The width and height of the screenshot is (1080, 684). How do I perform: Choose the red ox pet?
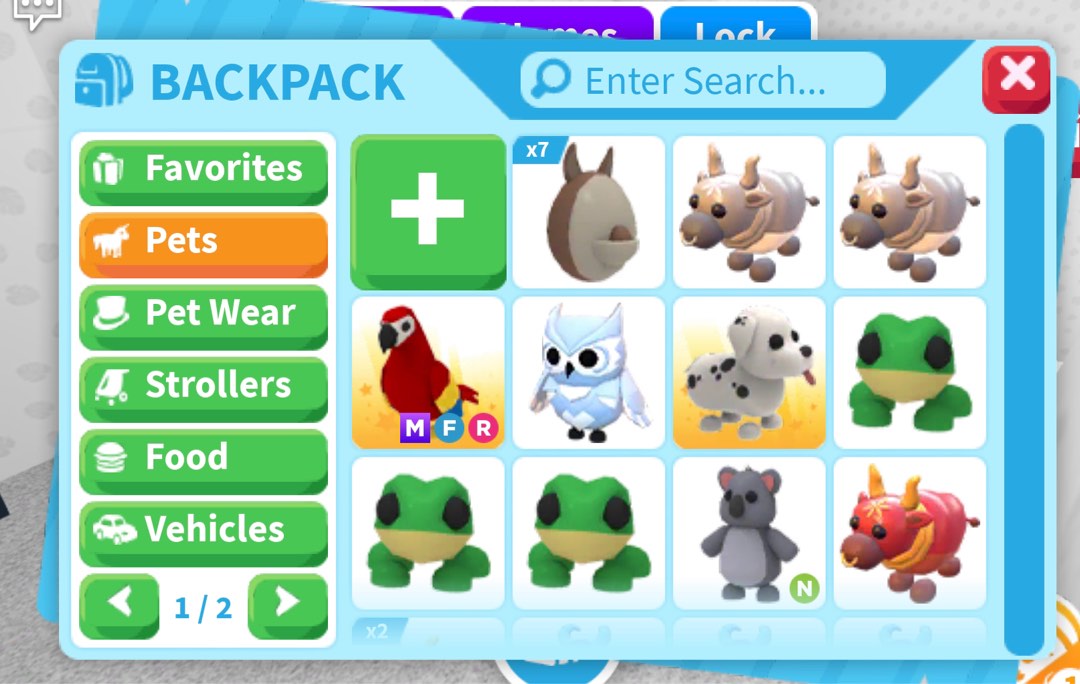click(x=909, y=533)
